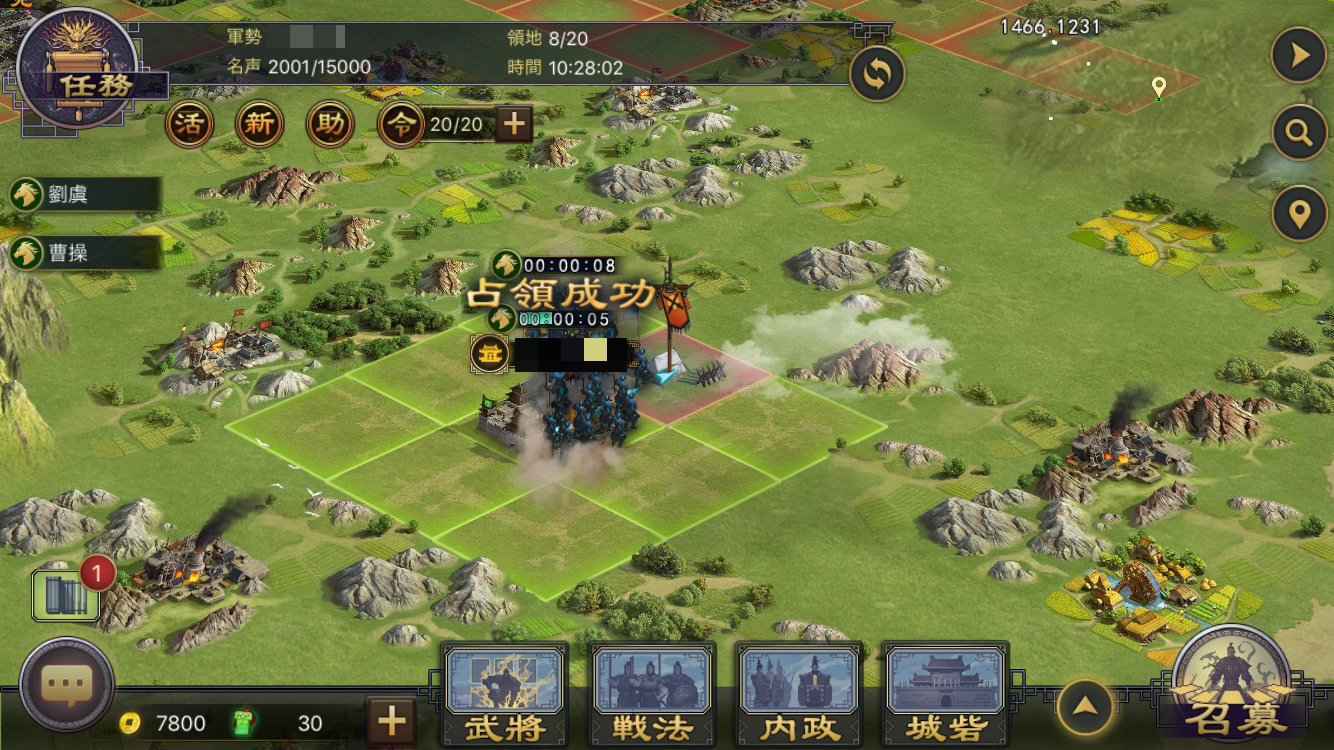Click the refresh arrows button
The height and width of the screenshot is (750, 1334).
tap(877, 73)
